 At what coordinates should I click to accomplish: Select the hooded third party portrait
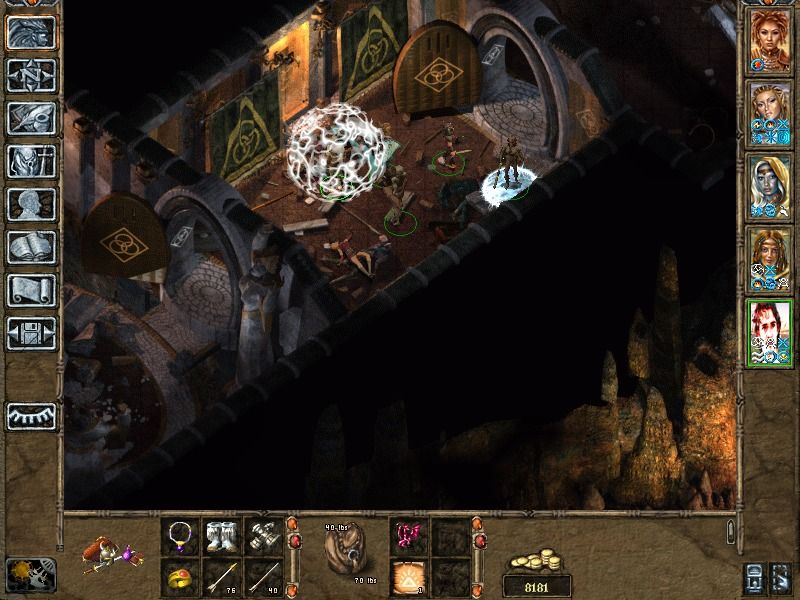[x=771, y=188]
